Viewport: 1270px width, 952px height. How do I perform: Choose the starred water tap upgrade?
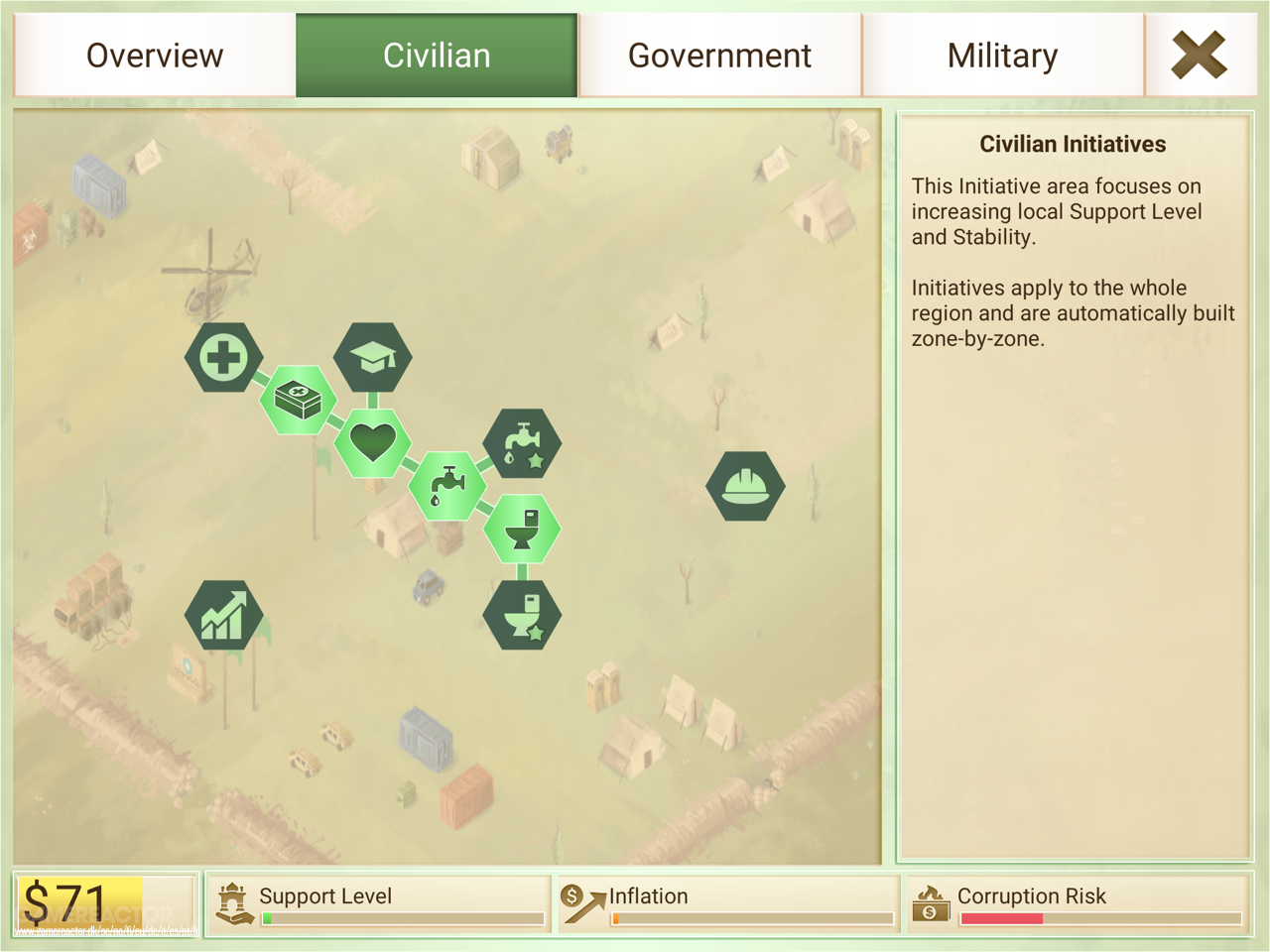pos(522,443)
